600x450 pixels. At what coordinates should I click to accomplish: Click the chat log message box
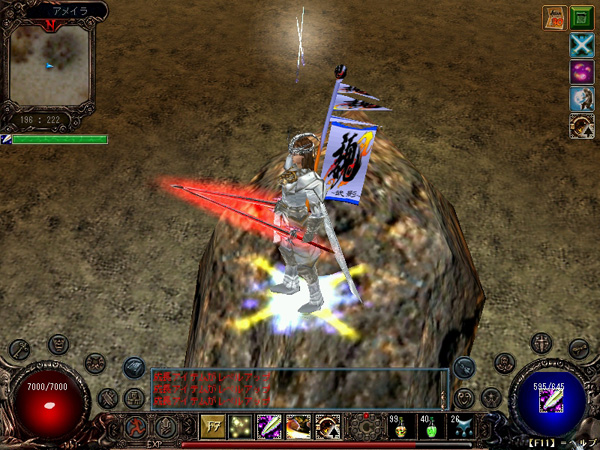point(298,388)
